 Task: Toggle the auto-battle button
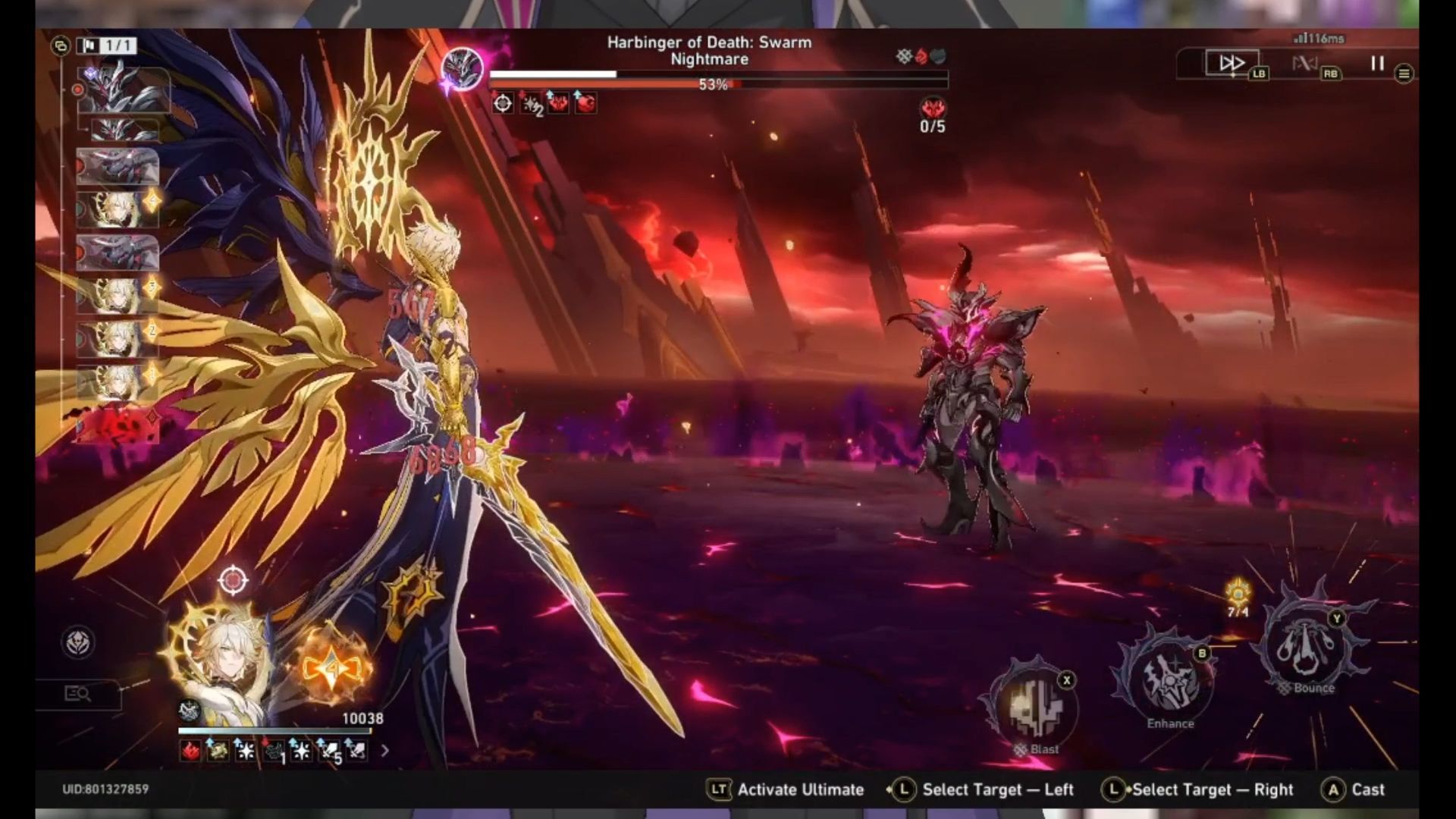point(1304,64)
